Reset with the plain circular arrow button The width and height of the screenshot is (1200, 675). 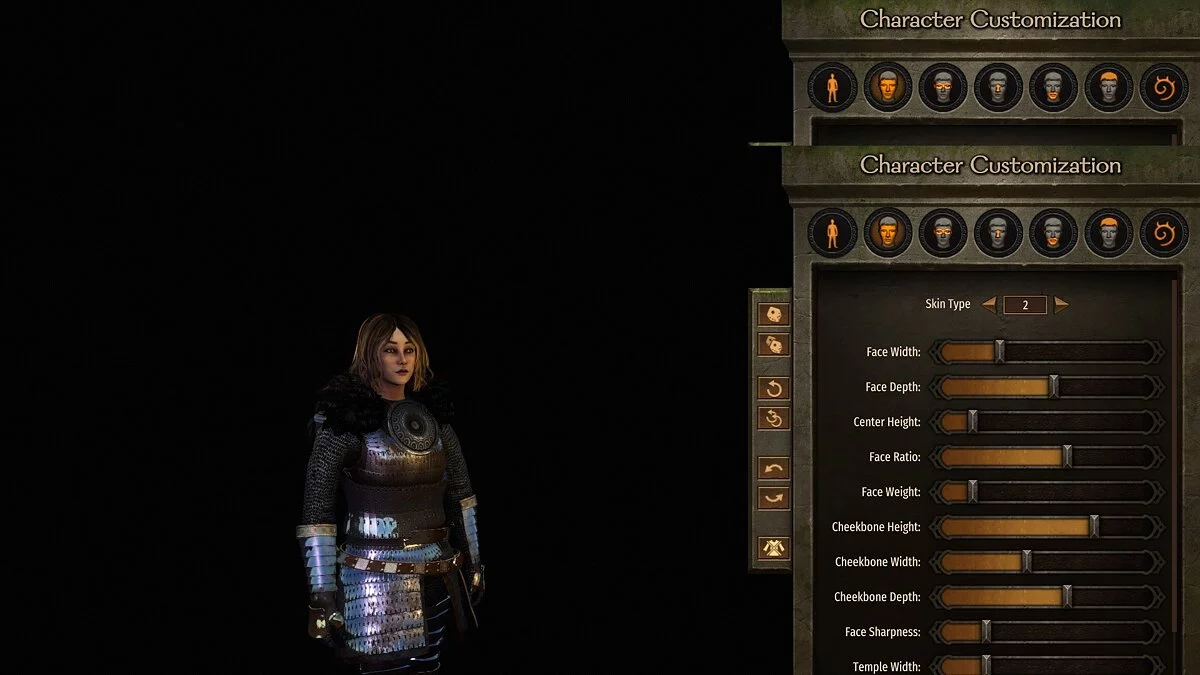[x=774, y=388]
